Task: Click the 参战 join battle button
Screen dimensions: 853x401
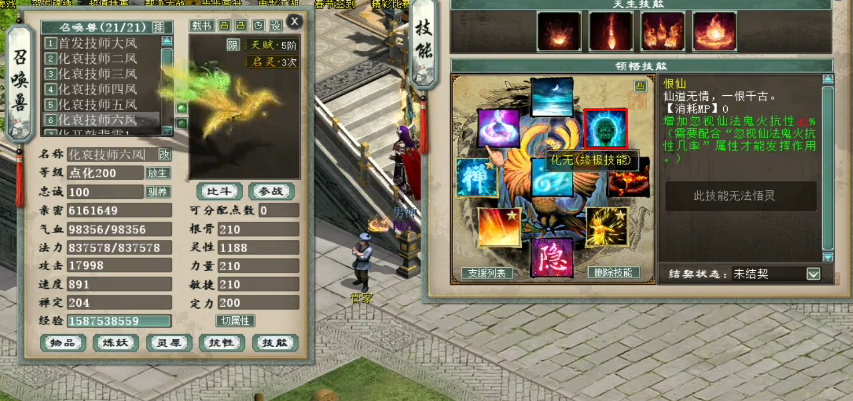Action: [x=270, y=191]
